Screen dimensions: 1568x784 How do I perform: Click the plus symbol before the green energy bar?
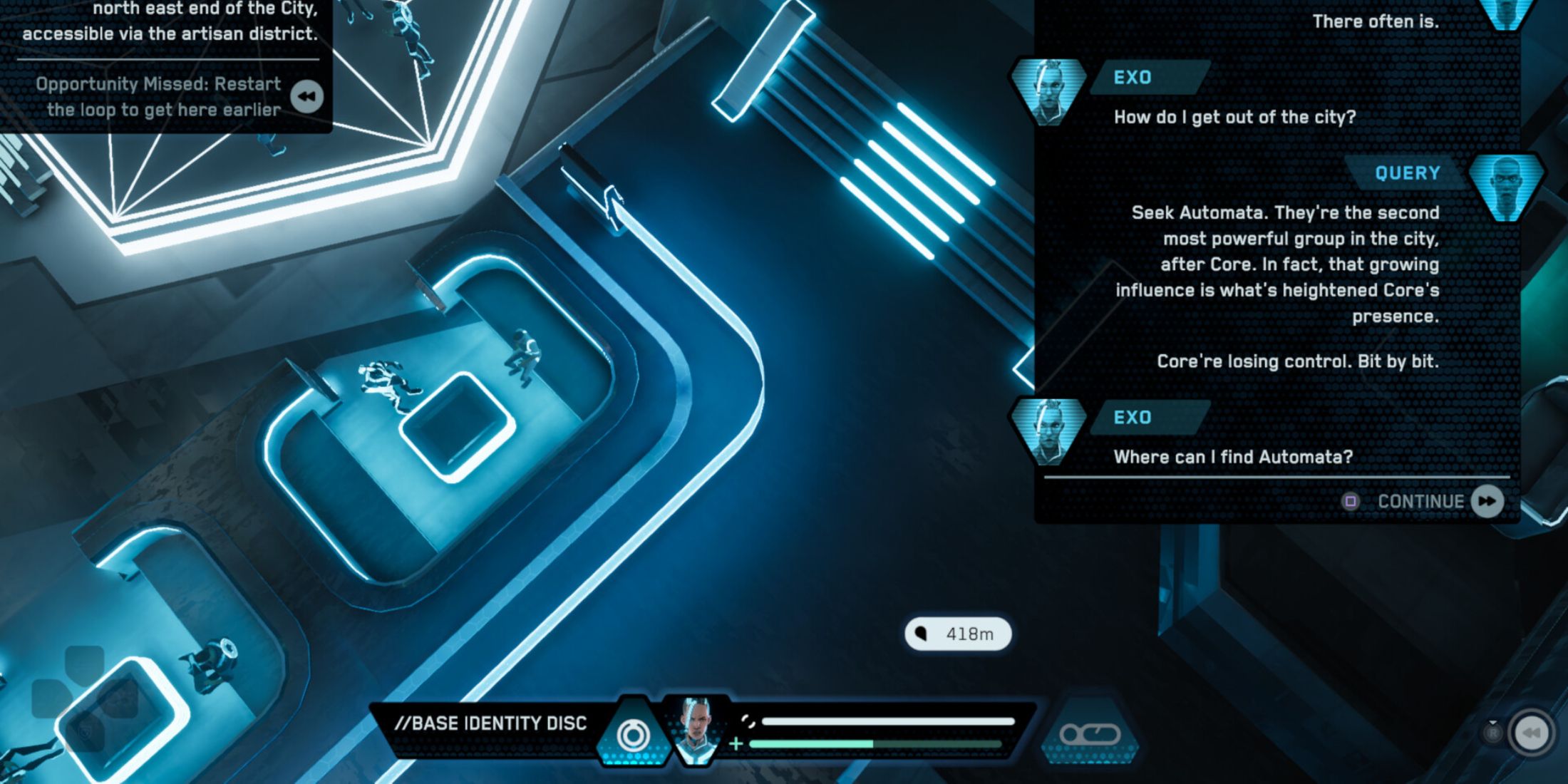coord(735,743)
